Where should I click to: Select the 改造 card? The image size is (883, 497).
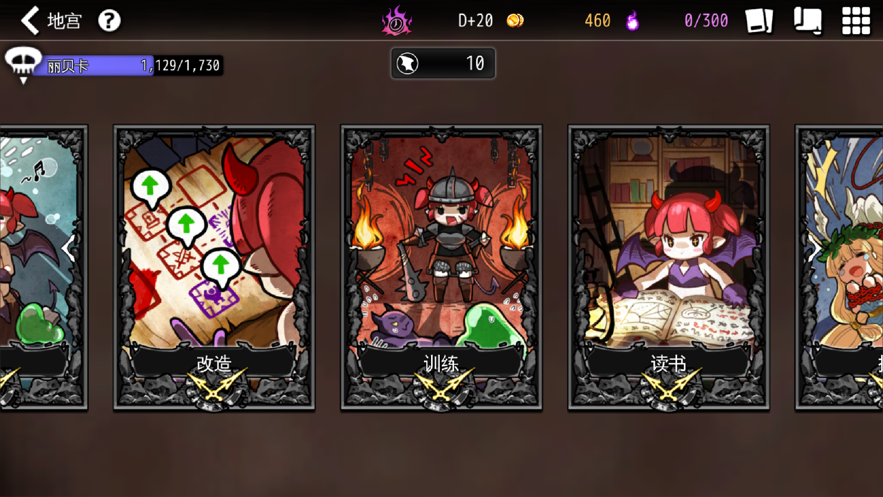(x=214, y=267)
